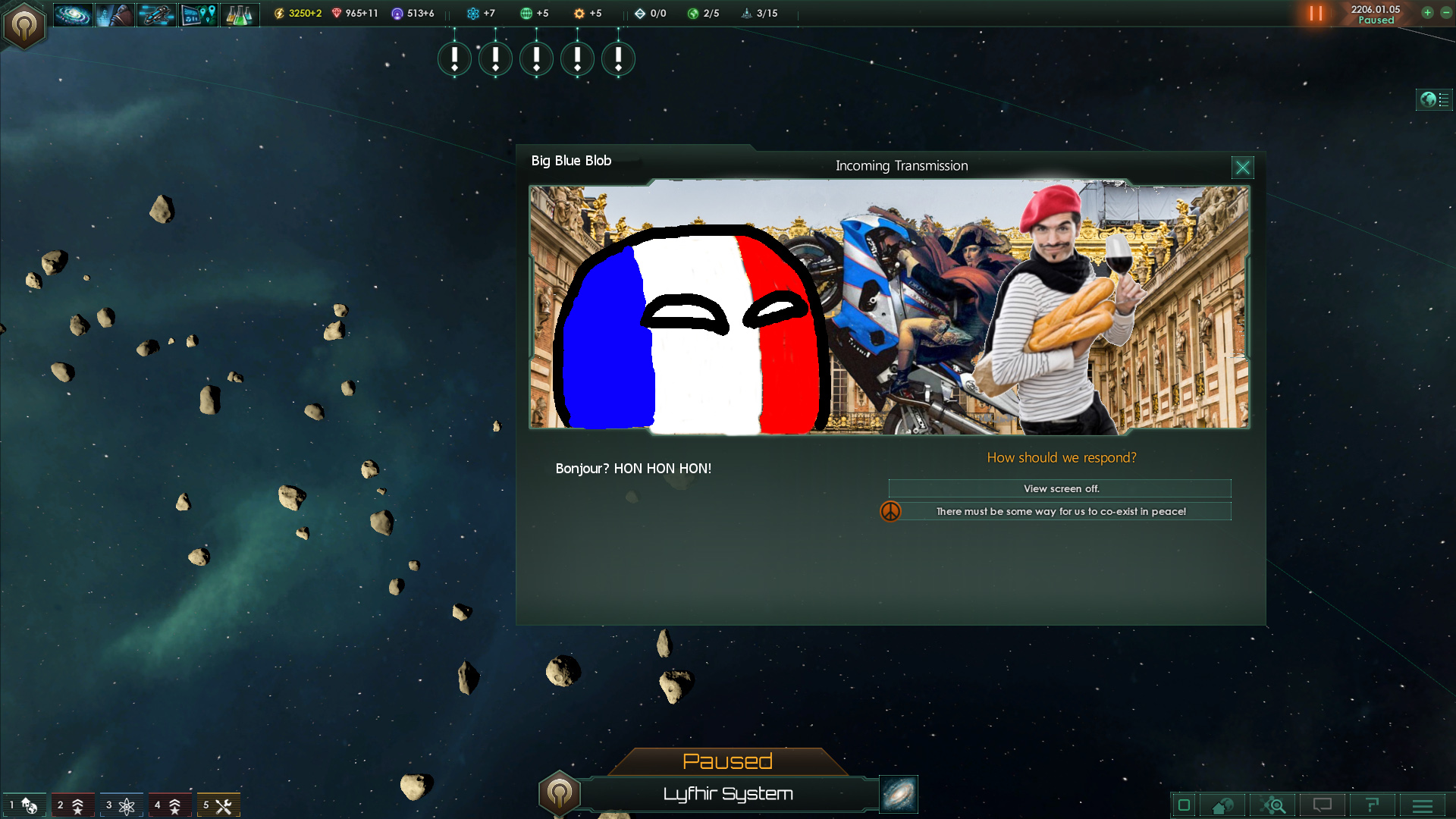The image size is (1456, 819).
Task: Open the game menu via hamburger icon
Action: point(1421,805)
